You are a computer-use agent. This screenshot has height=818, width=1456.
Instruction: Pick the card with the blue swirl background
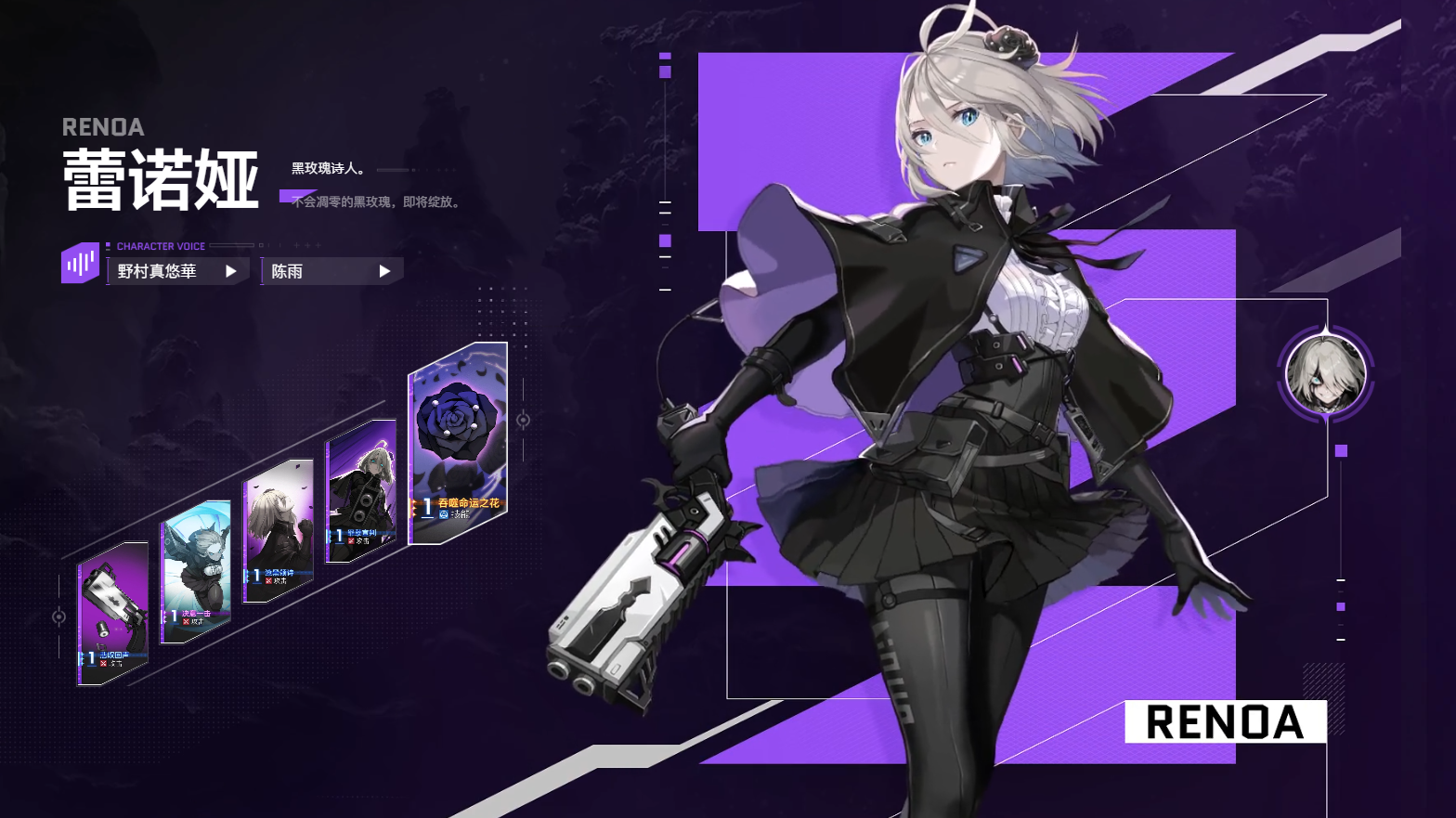point(195,572)
